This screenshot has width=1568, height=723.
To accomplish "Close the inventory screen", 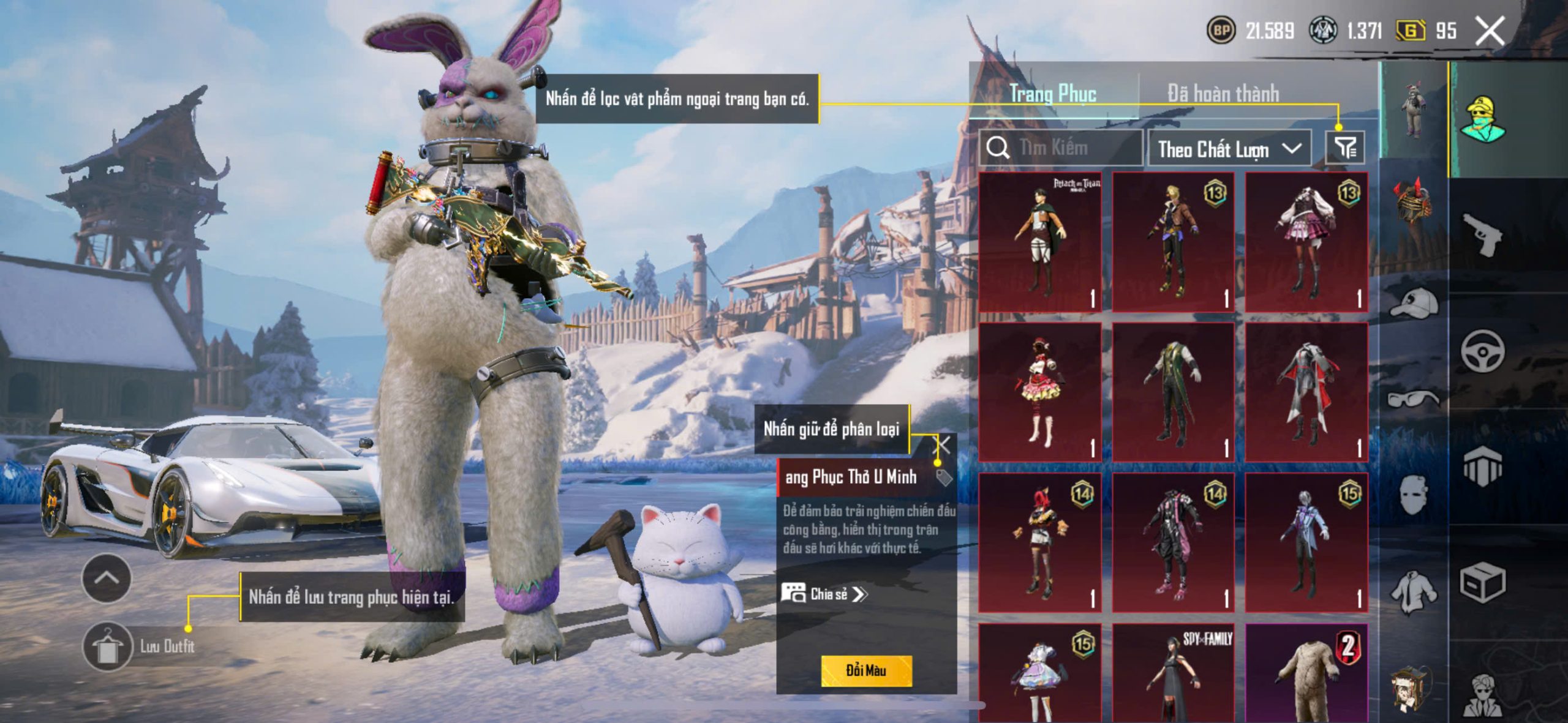I will pyautogui.click(x=1489, y=31).
